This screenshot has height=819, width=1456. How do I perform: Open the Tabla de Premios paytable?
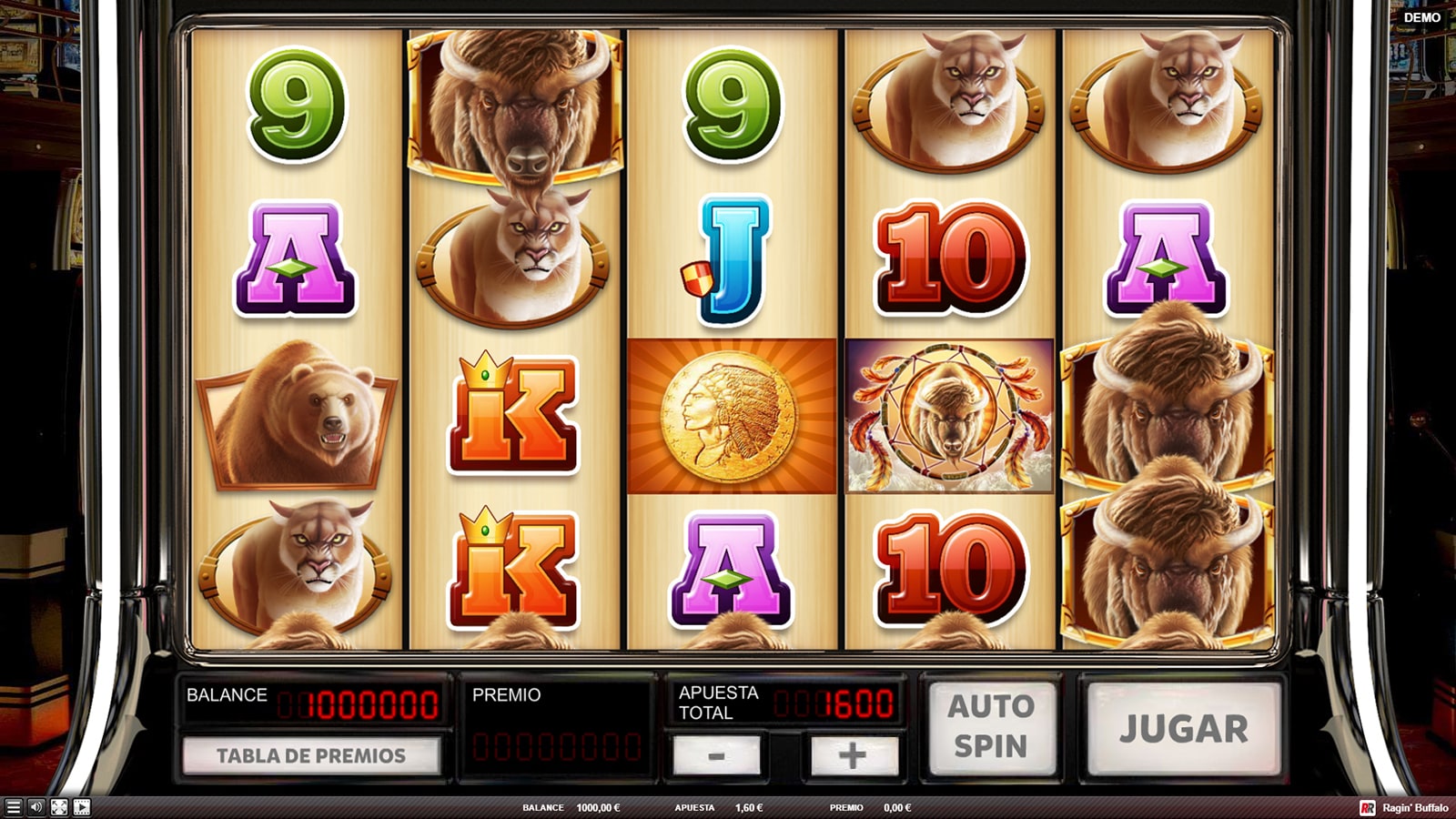[x=311, y=755]
